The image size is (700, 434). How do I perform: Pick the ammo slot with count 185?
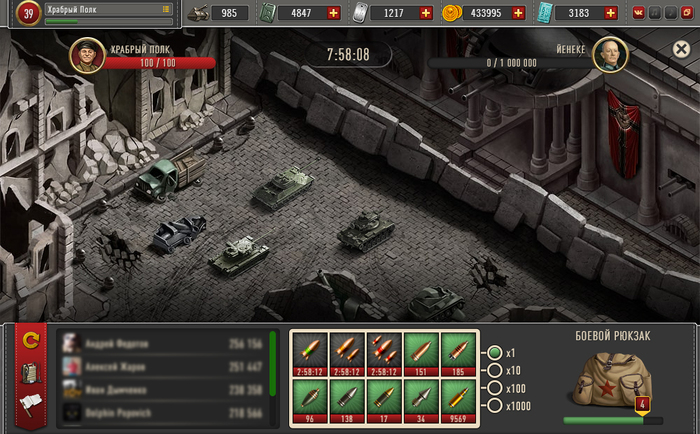(458, 353)
